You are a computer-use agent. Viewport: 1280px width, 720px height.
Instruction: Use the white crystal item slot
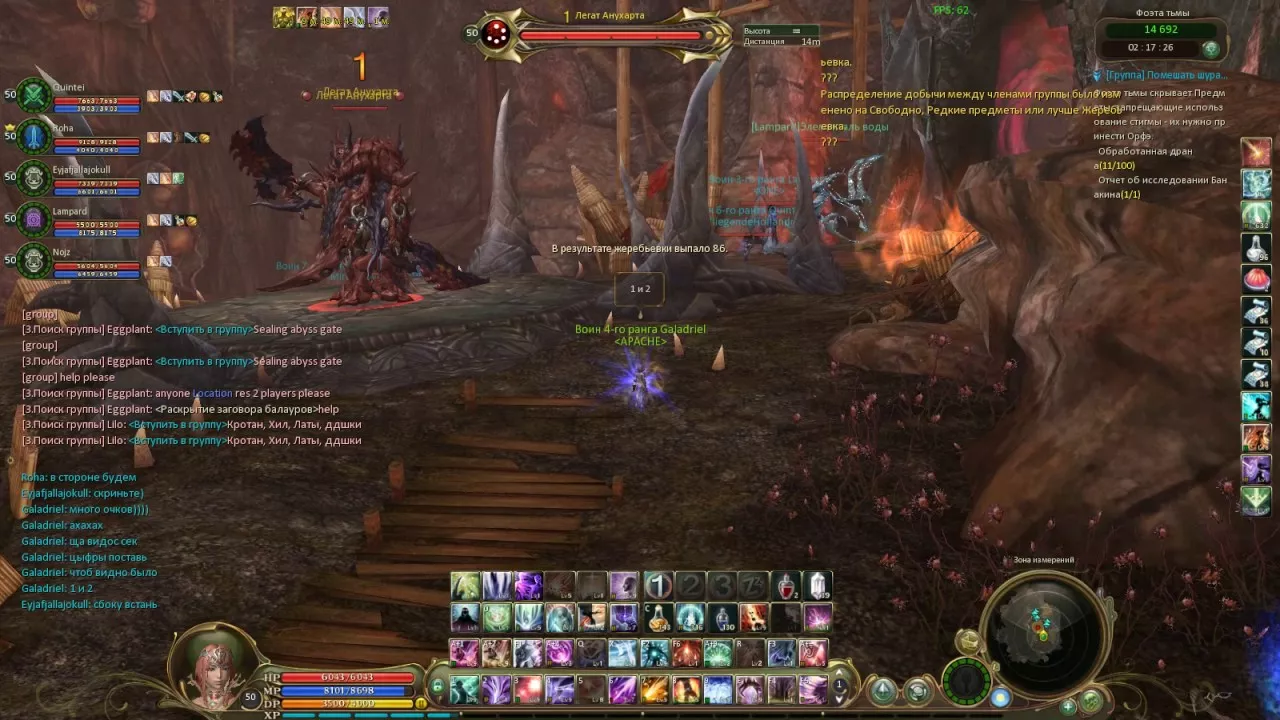point(818,586)
